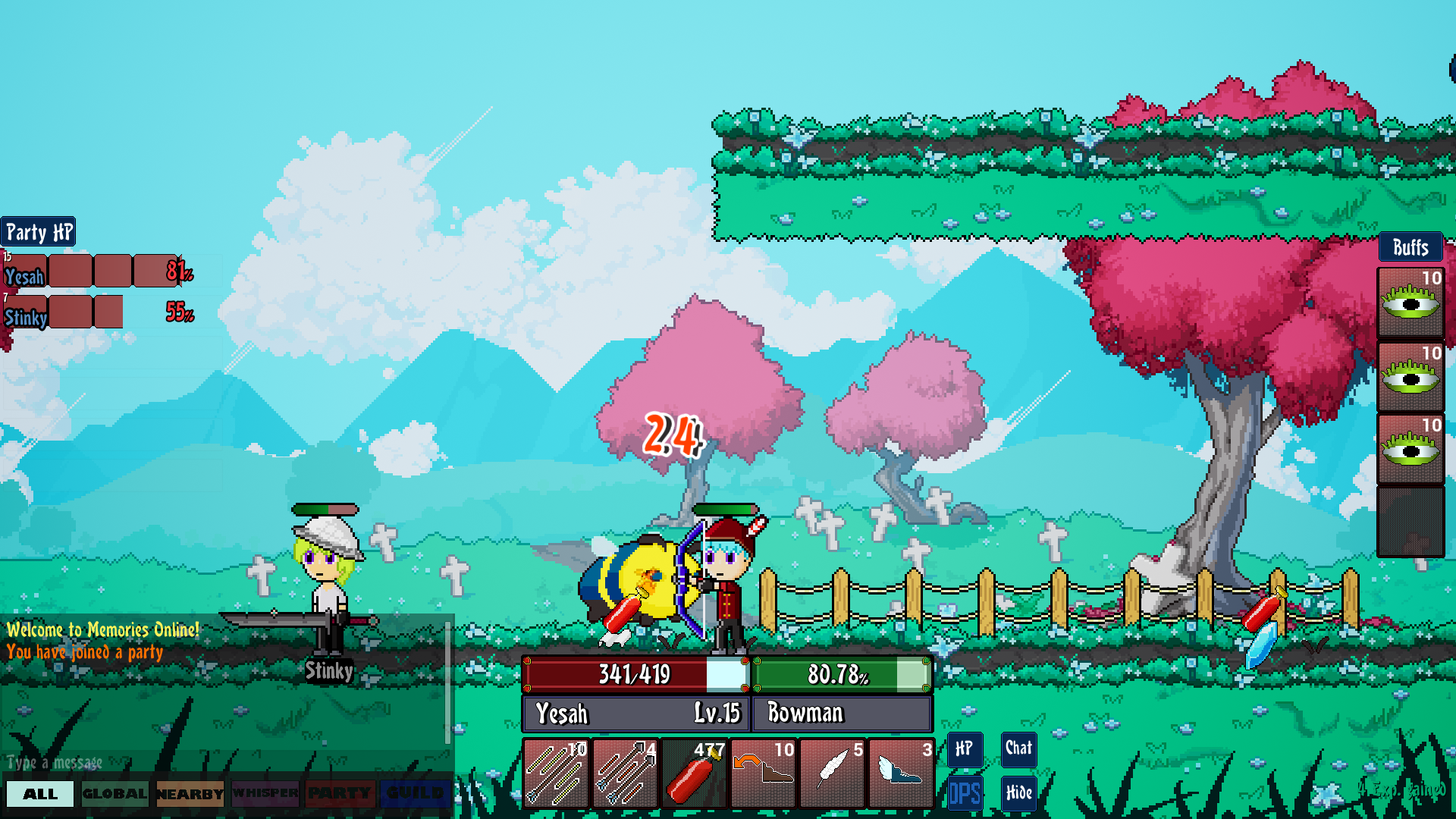Activate the winged boot skill
The height and width of the screenshot is (819, 1456).
[901, 773]
